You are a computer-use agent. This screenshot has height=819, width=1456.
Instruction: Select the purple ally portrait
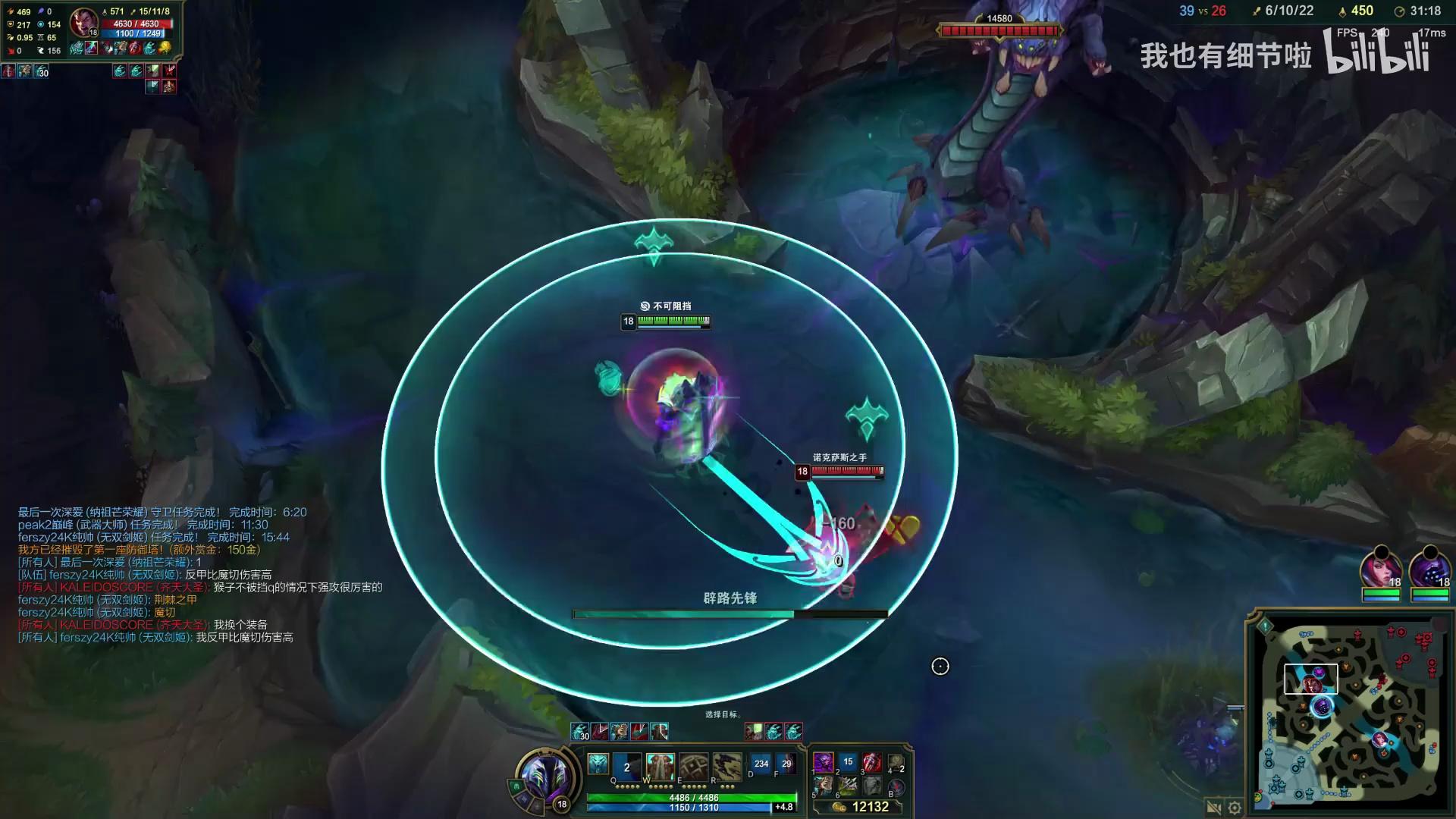click(x=1429, y=569)
